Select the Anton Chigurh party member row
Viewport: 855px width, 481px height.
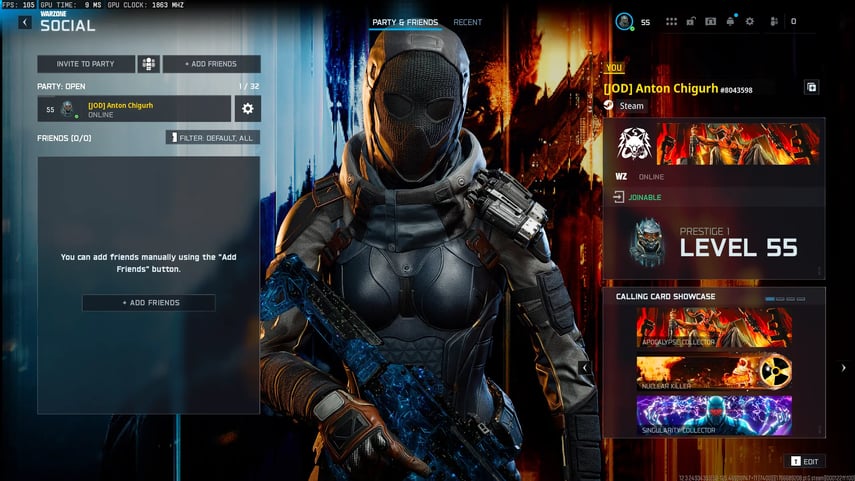134,109
